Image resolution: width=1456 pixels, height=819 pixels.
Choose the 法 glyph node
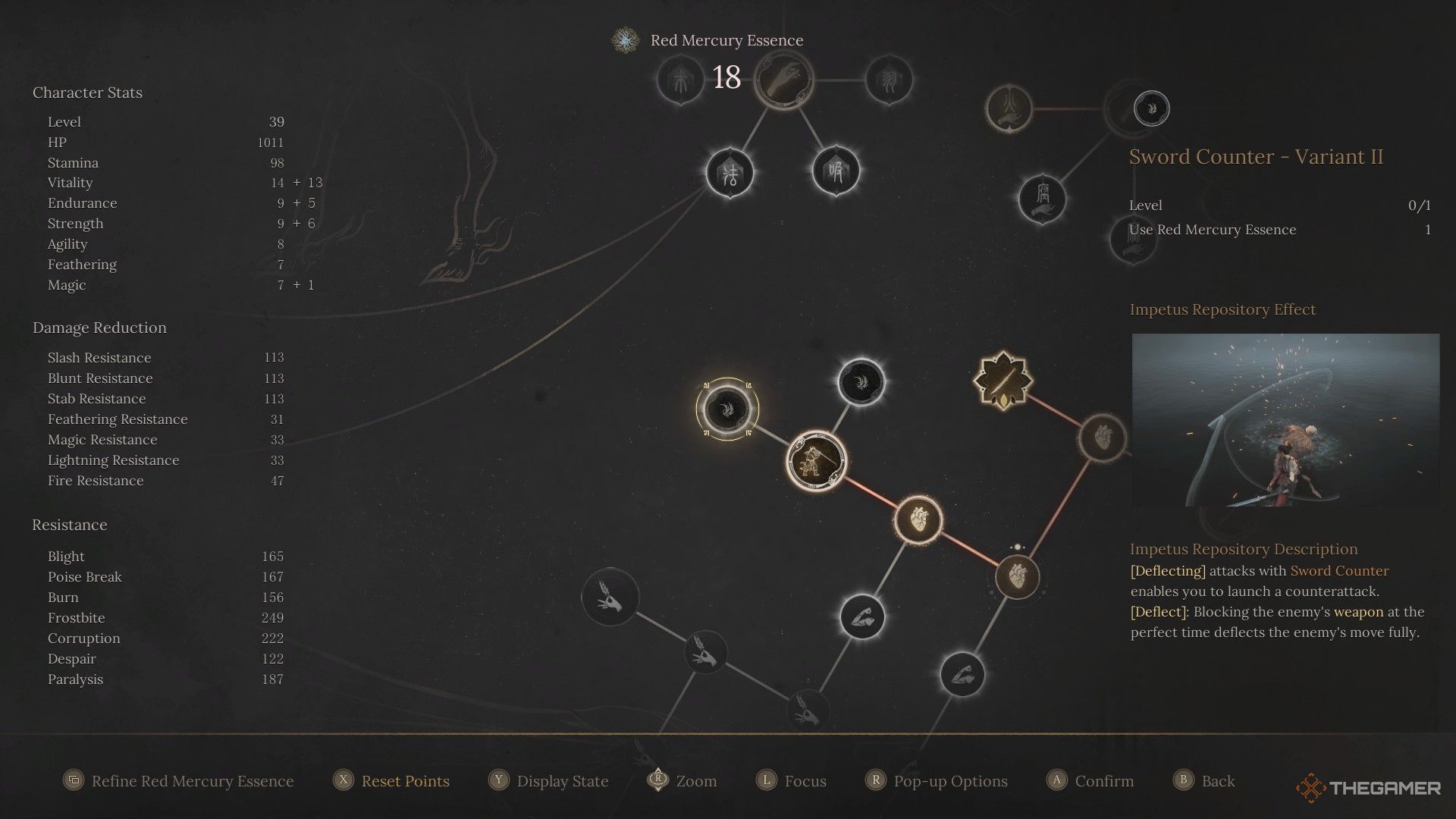pos(730,174)
